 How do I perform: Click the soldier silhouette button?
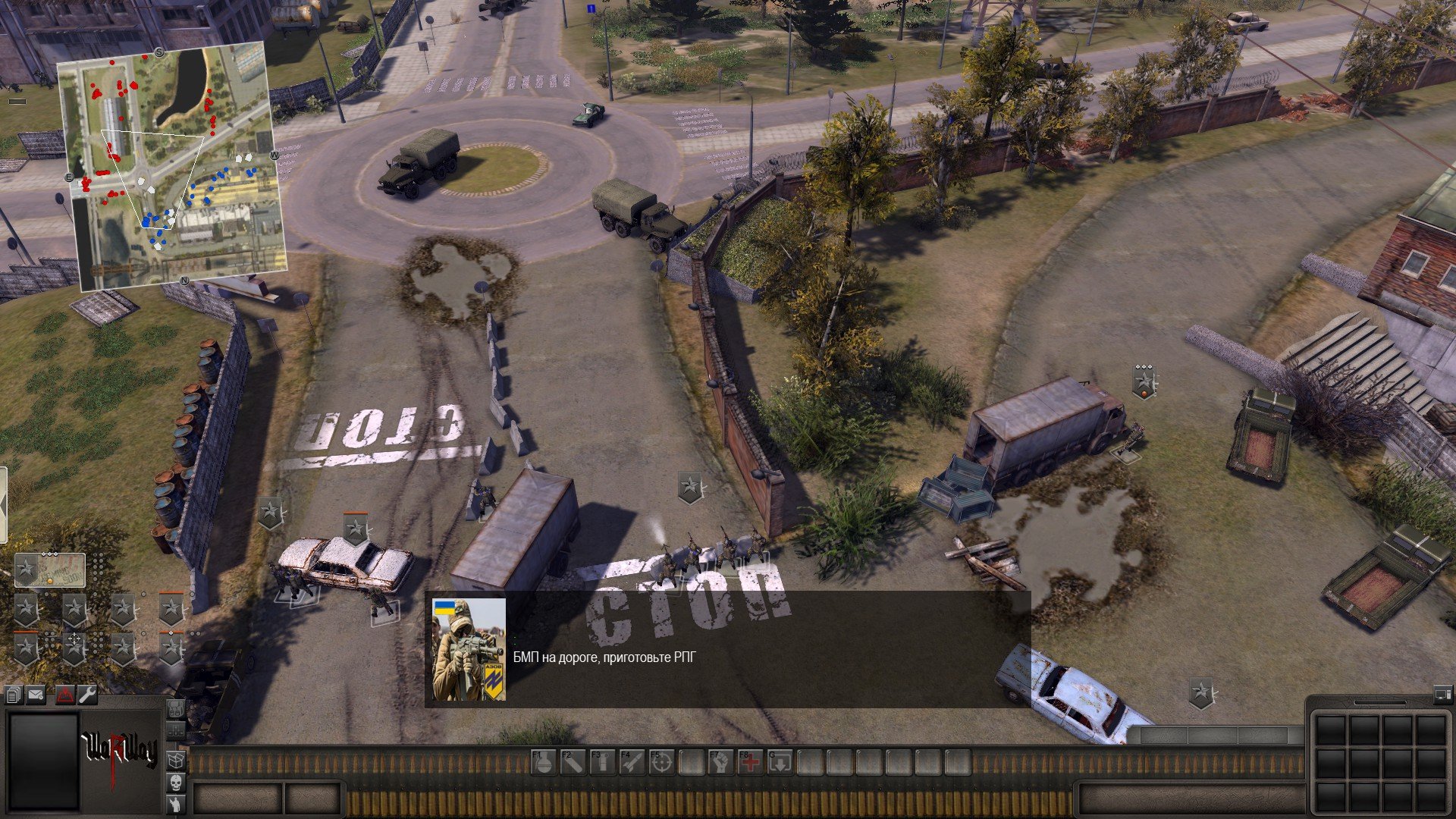pos(175,804)
